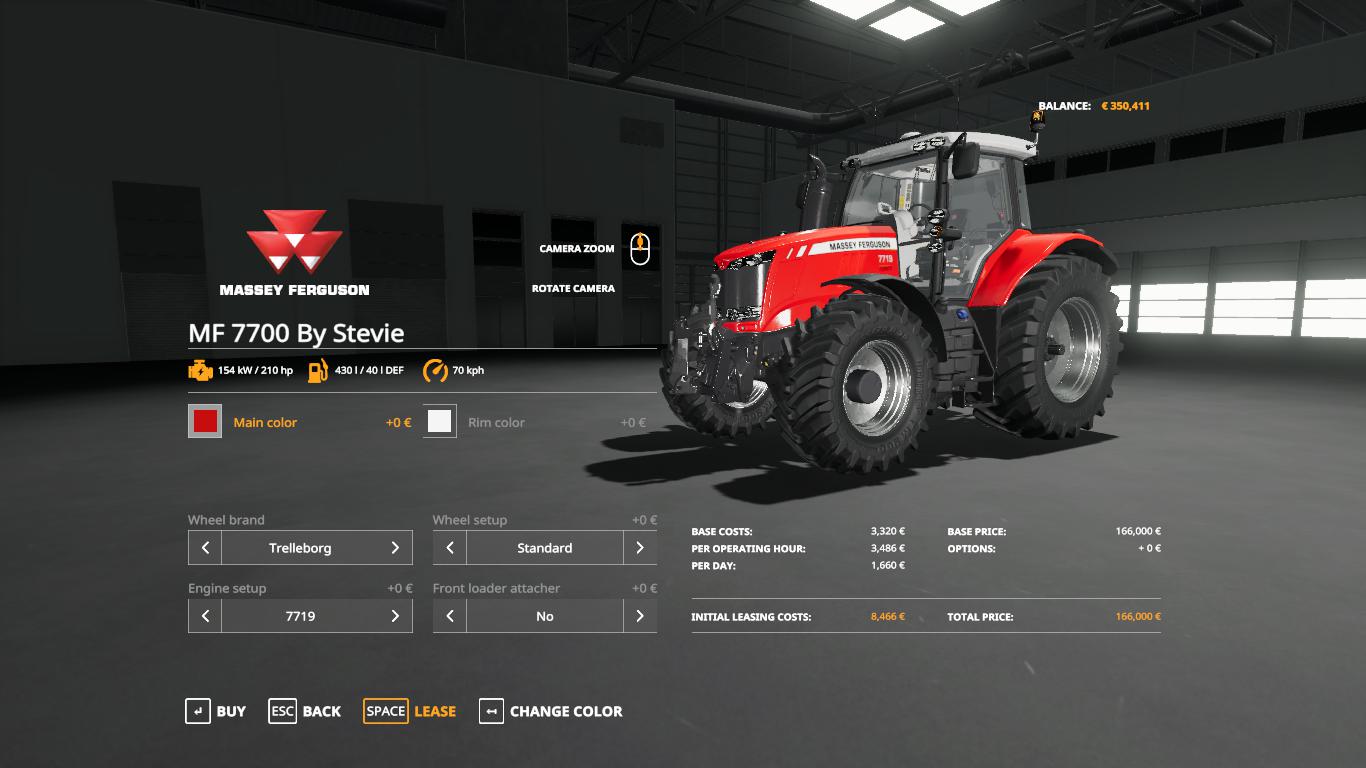
Task: Lease the tractor
Action: 410,711
